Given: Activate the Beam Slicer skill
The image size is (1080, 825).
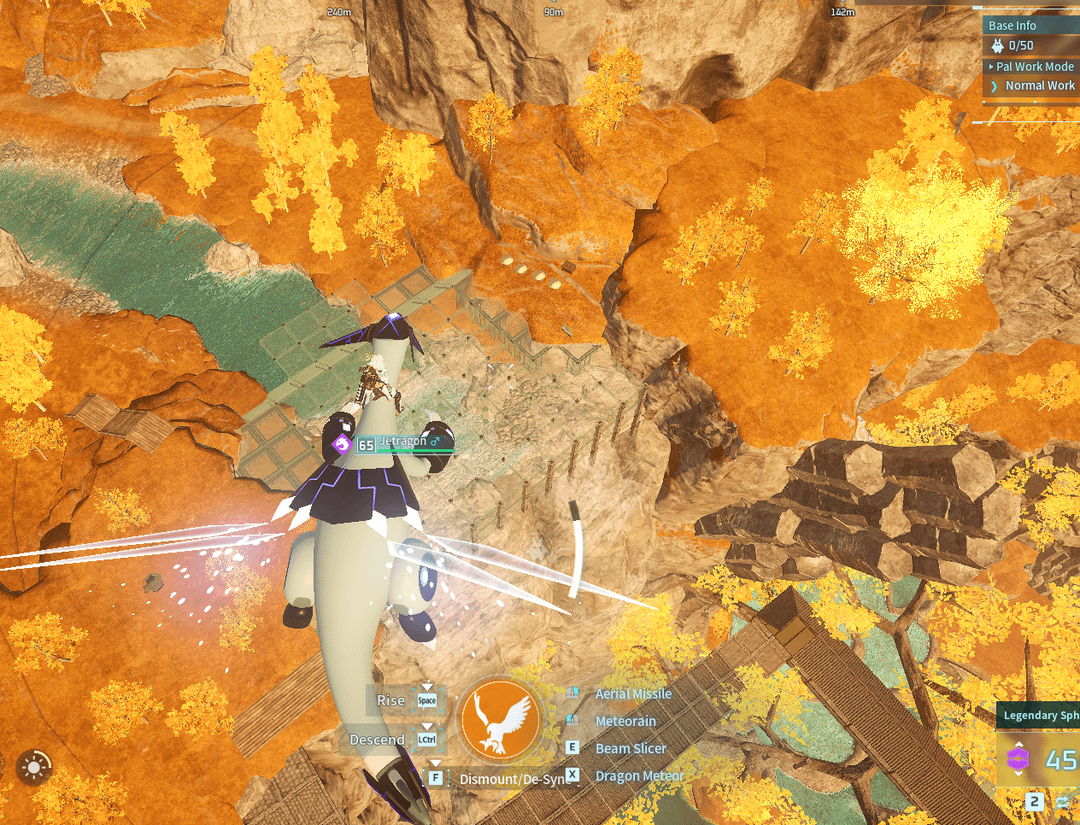Looking at the screenshot, I should (630, 748).
